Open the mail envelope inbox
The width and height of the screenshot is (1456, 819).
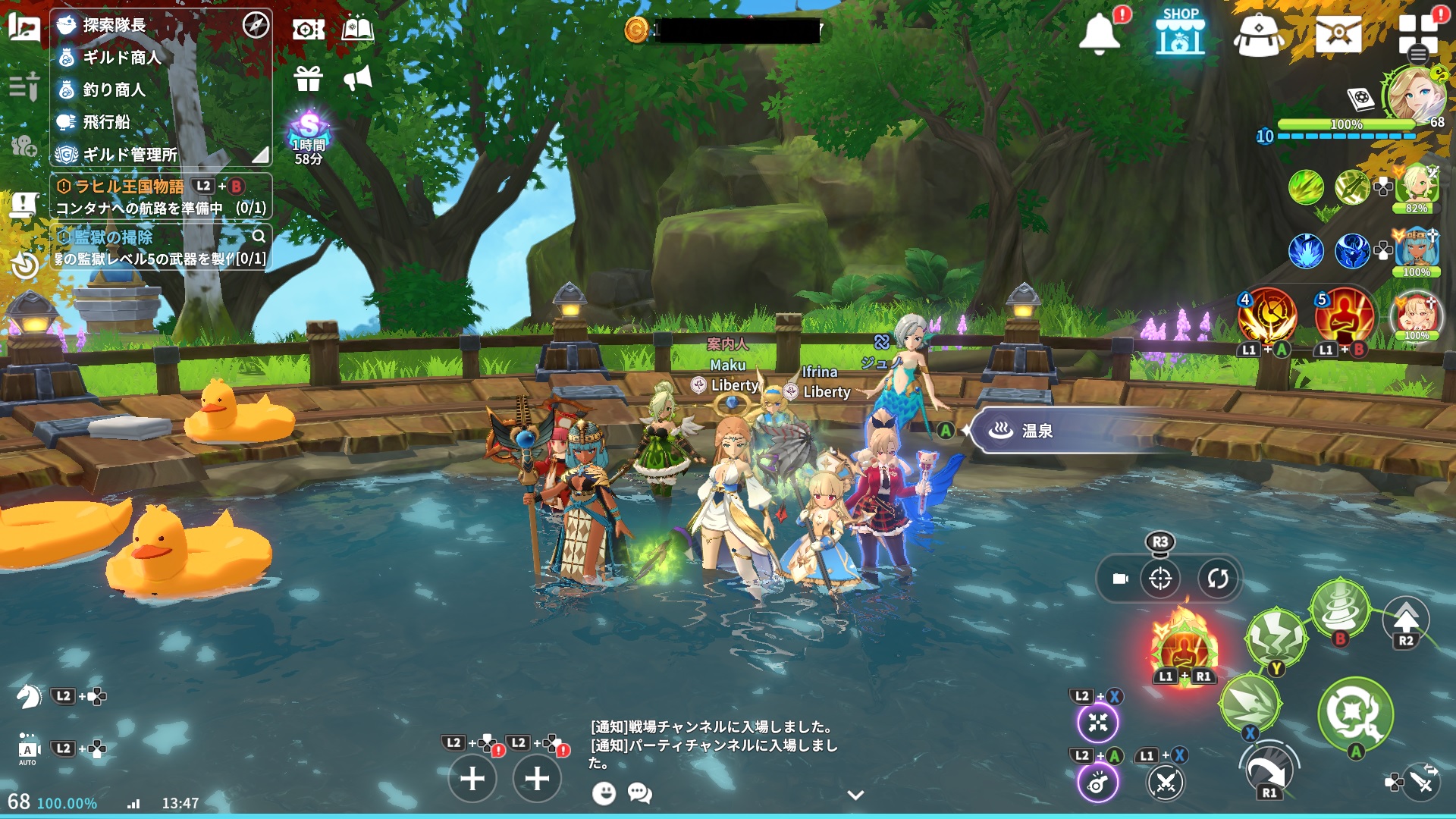pos(1338,34)
